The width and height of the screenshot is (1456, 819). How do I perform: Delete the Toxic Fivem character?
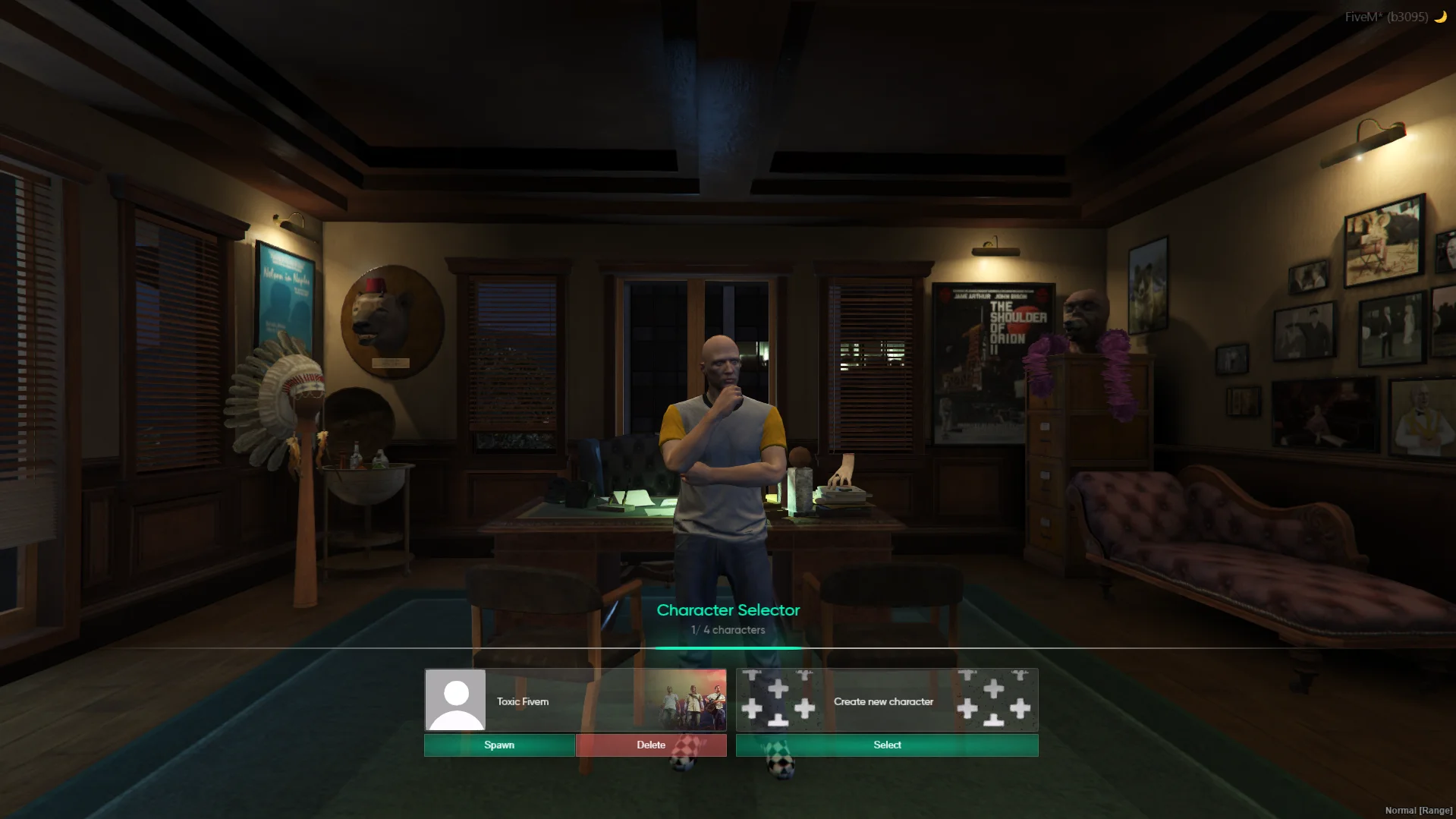pos(651,745)
